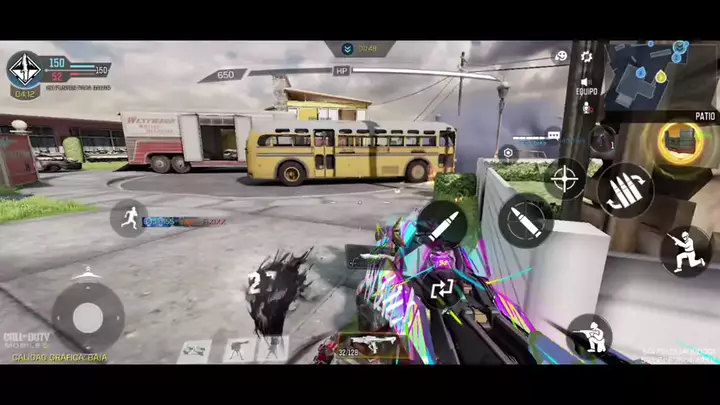
Task: Fire using the center bullet button
Action: (x=442, y=224)
